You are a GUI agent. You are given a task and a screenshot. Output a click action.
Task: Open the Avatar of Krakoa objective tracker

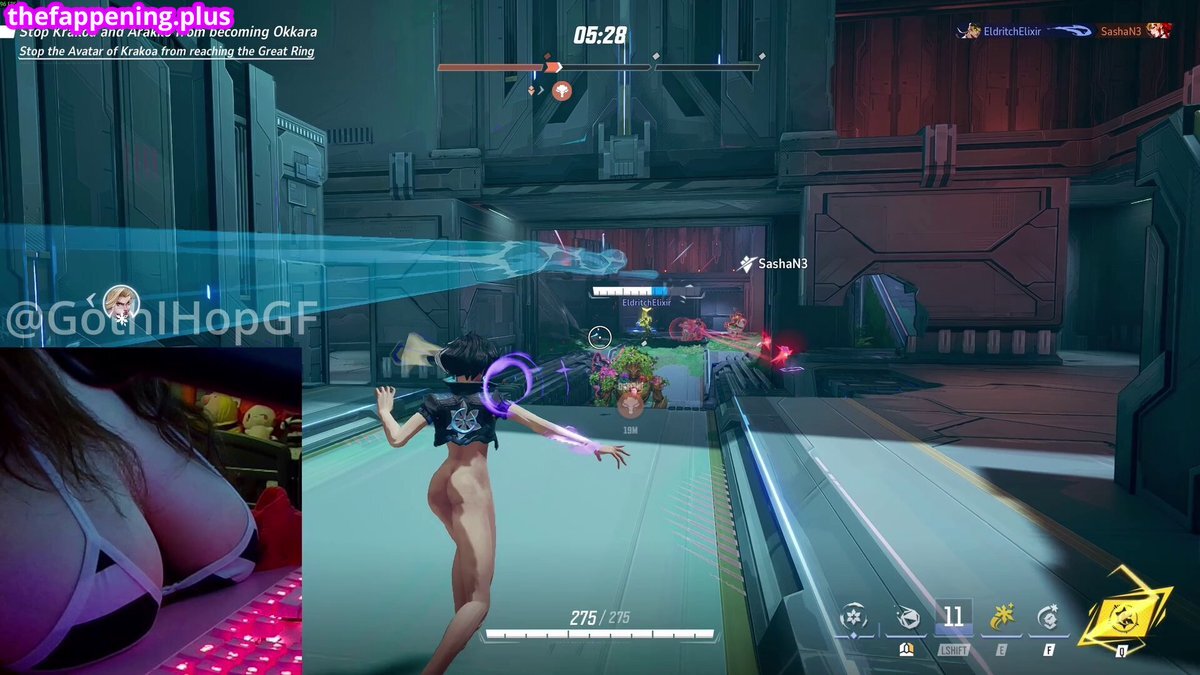click(167, 51)
